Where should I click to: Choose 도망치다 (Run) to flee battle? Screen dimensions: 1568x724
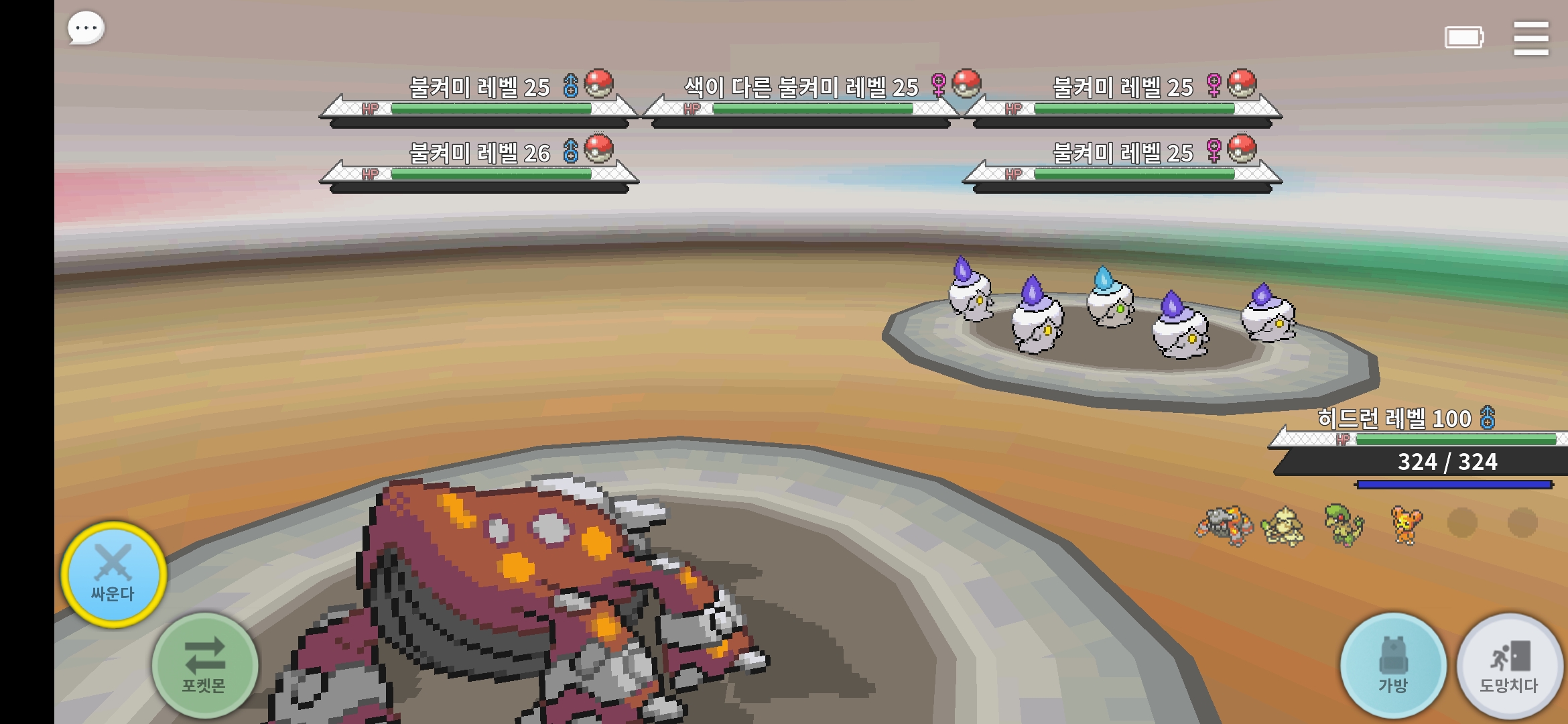tap(1509, 666)
